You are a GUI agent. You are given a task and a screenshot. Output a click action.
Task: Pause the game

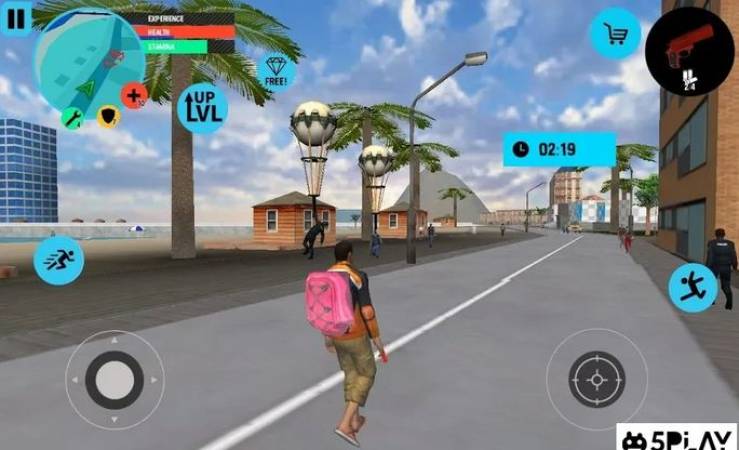[x=17, y=15]
